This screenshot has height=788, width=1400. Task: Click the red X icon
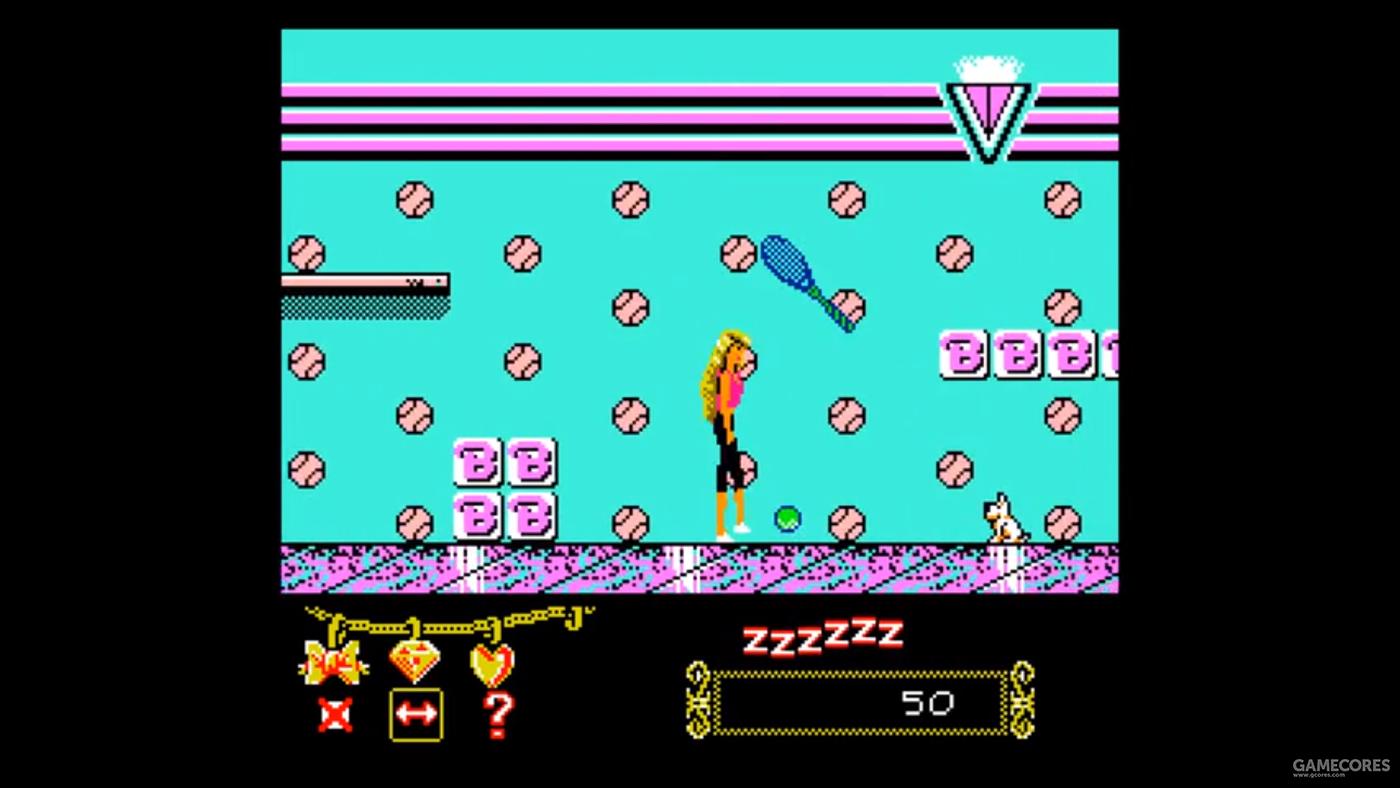tap(333, 714)
